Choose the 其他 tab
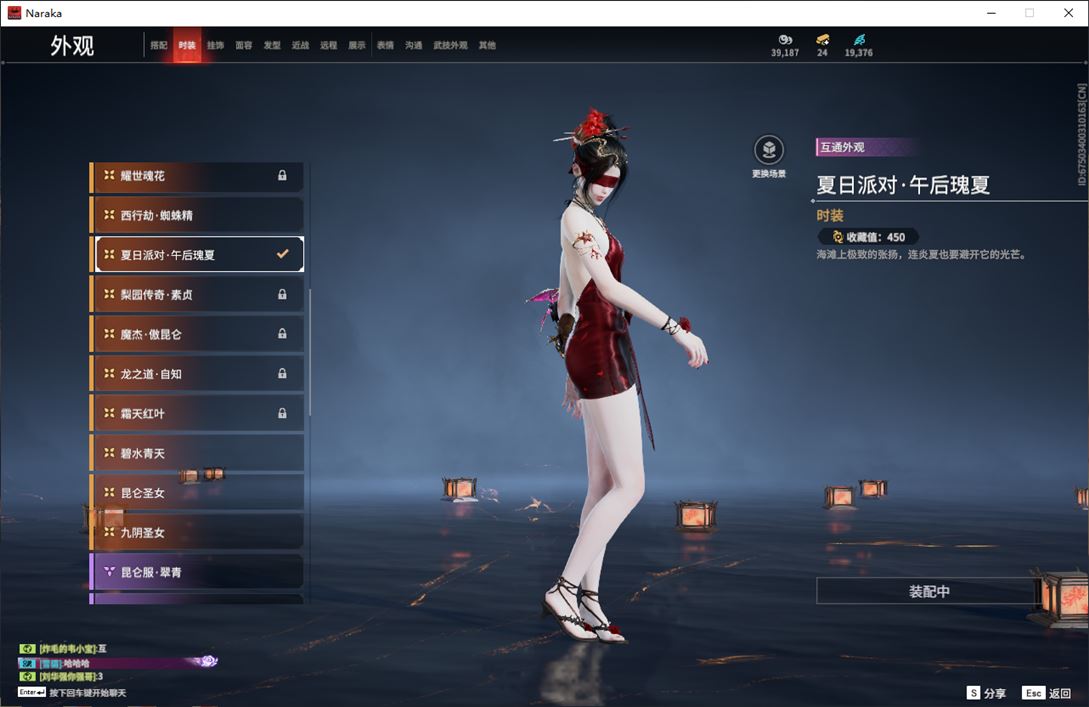The width and height of the screenshot is (1089, 707). [487, 46]
